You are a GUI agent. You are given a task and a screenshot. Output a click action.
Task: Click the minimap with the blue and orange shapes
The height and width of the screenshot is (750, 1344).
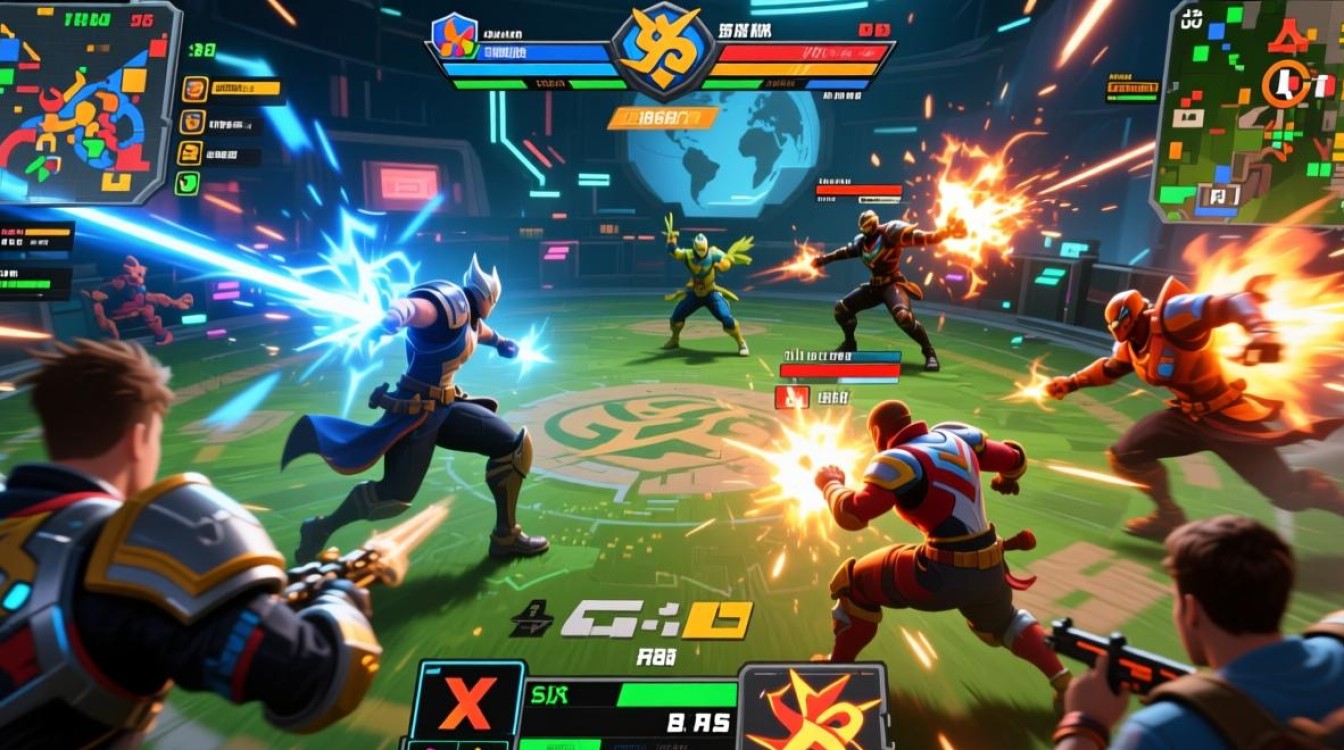[x=88, y=102]
